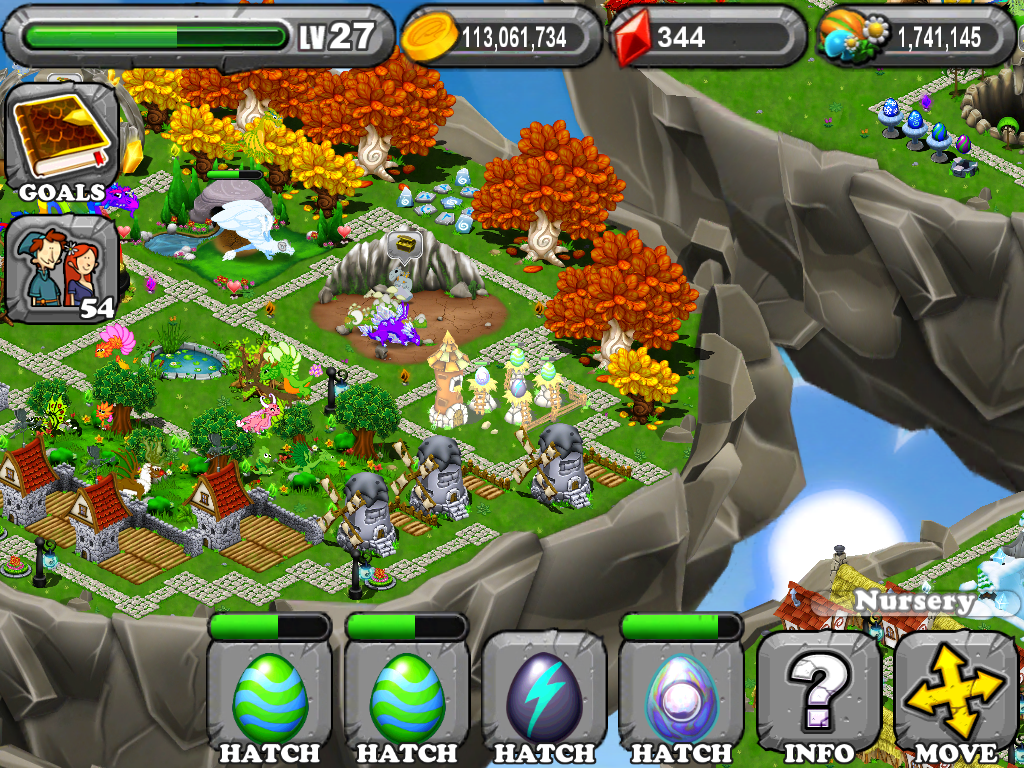Open the Goals book
The width and height of the screenshot is (1024, 768).
(x=61, y=143)
